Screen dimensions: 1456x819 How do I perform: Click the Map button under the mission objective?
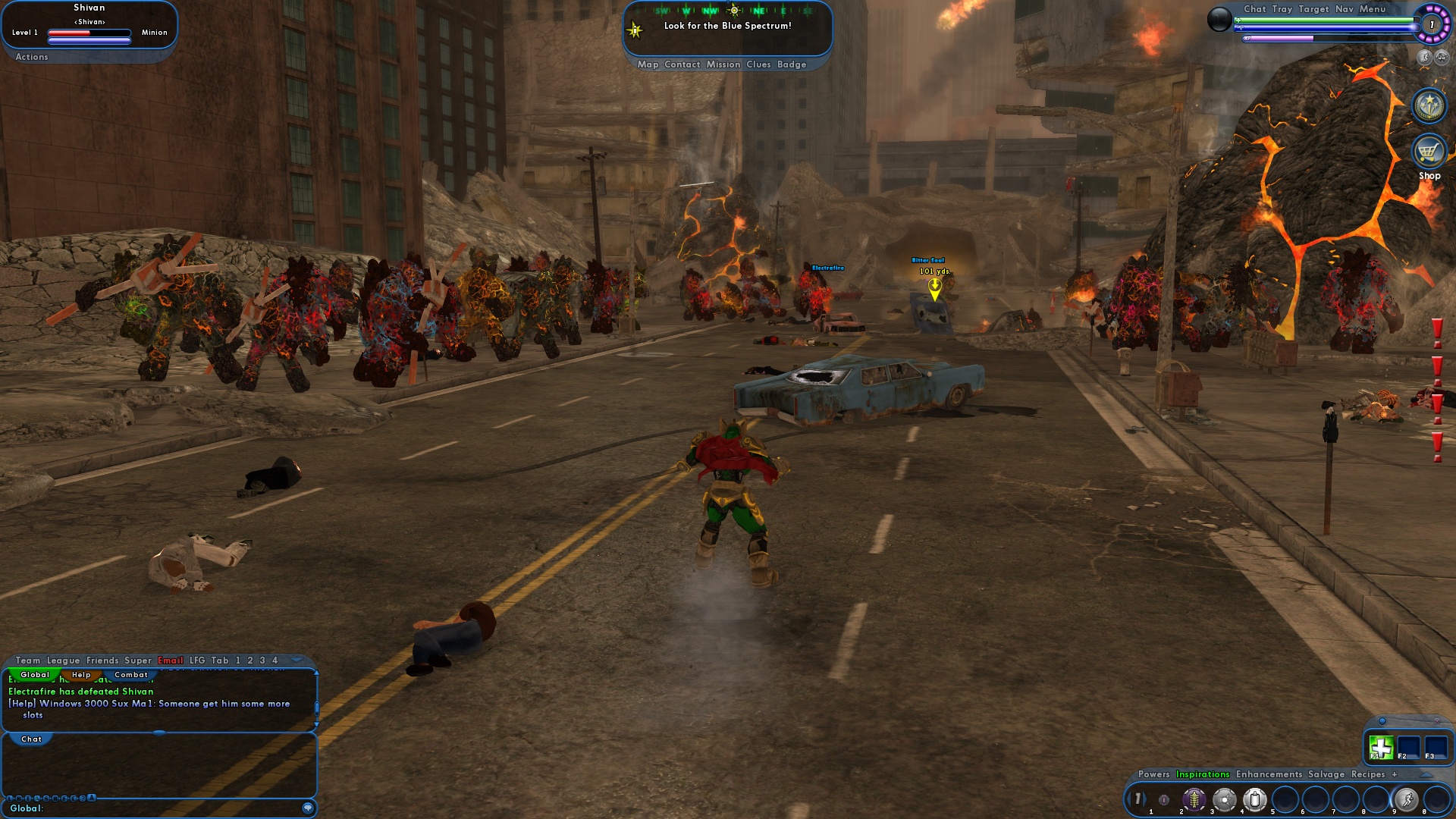click(x=648, y=64)
